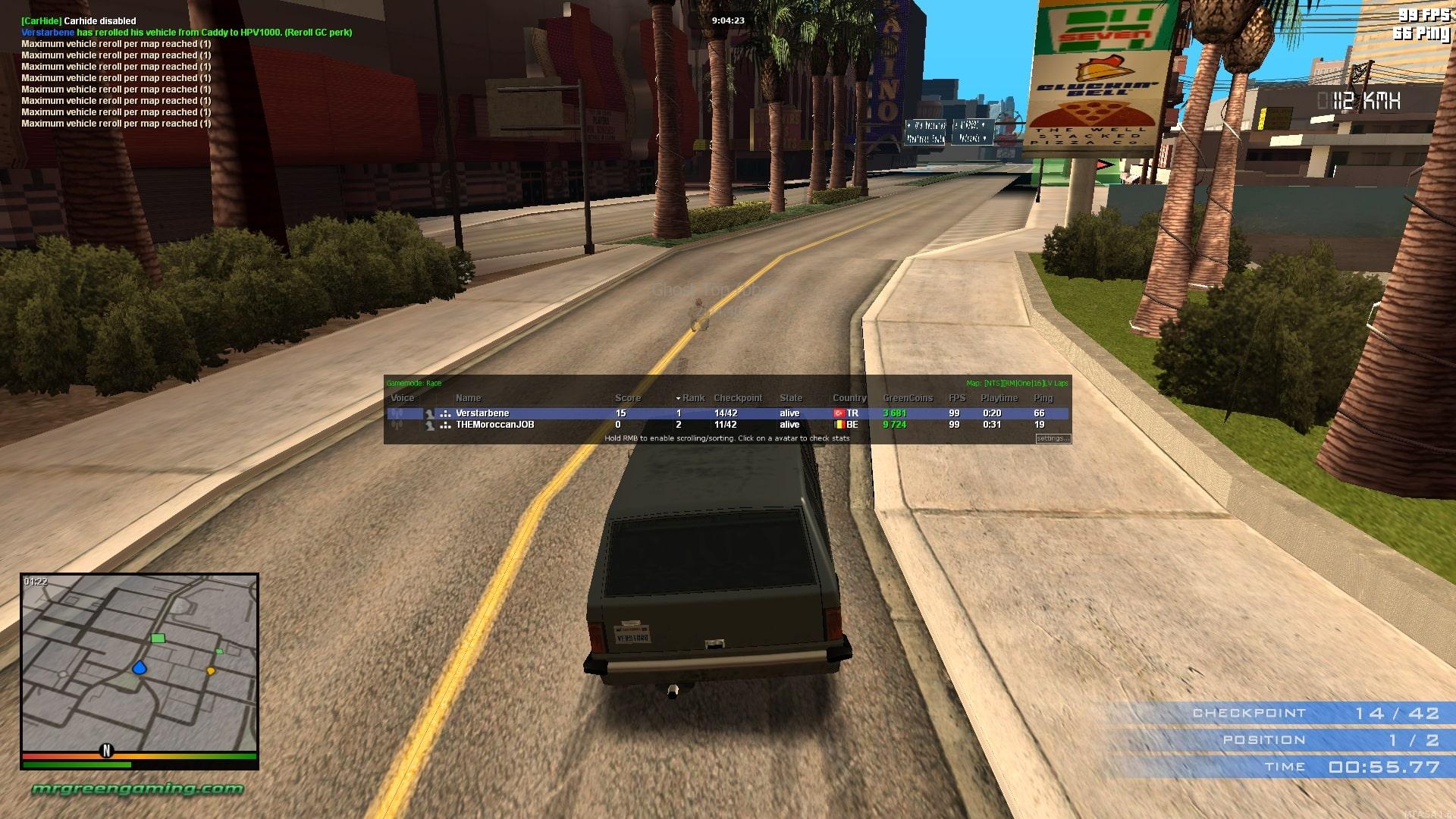Sort scoreboard by Country column
Screen dimensions: 1456x819
(849, 398)
